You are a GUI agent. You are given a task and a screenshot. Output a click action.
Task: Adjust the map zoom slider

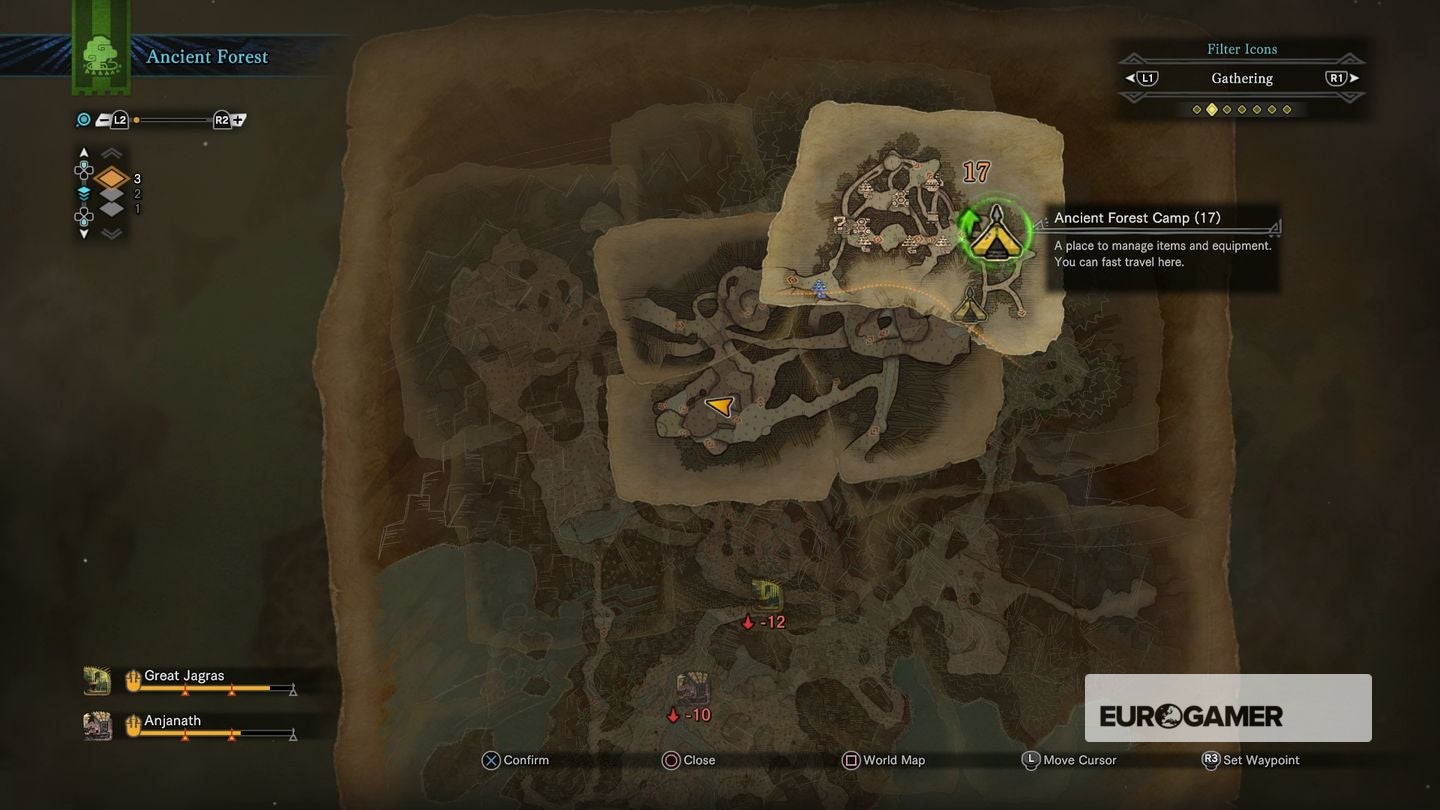click(x=172, y=120)
